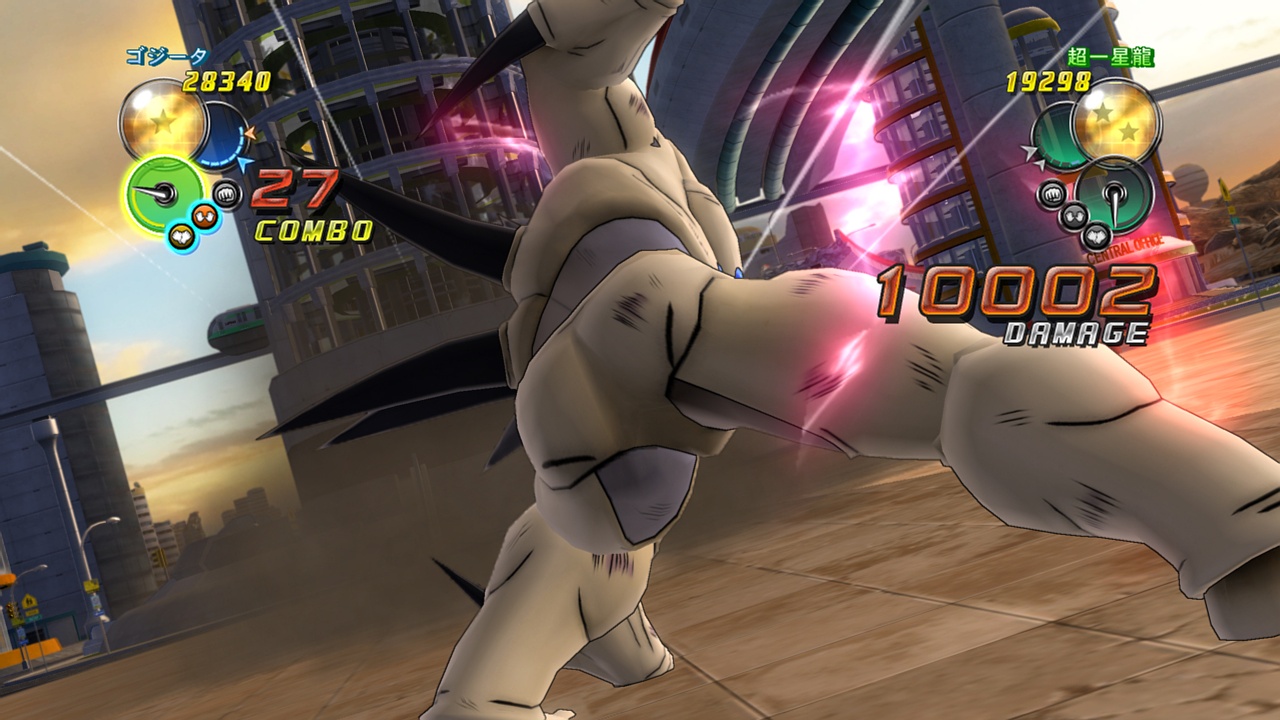Click the gray gloves icon on the enemy's HUD
1280x720 pixels.
point(1073,215)
